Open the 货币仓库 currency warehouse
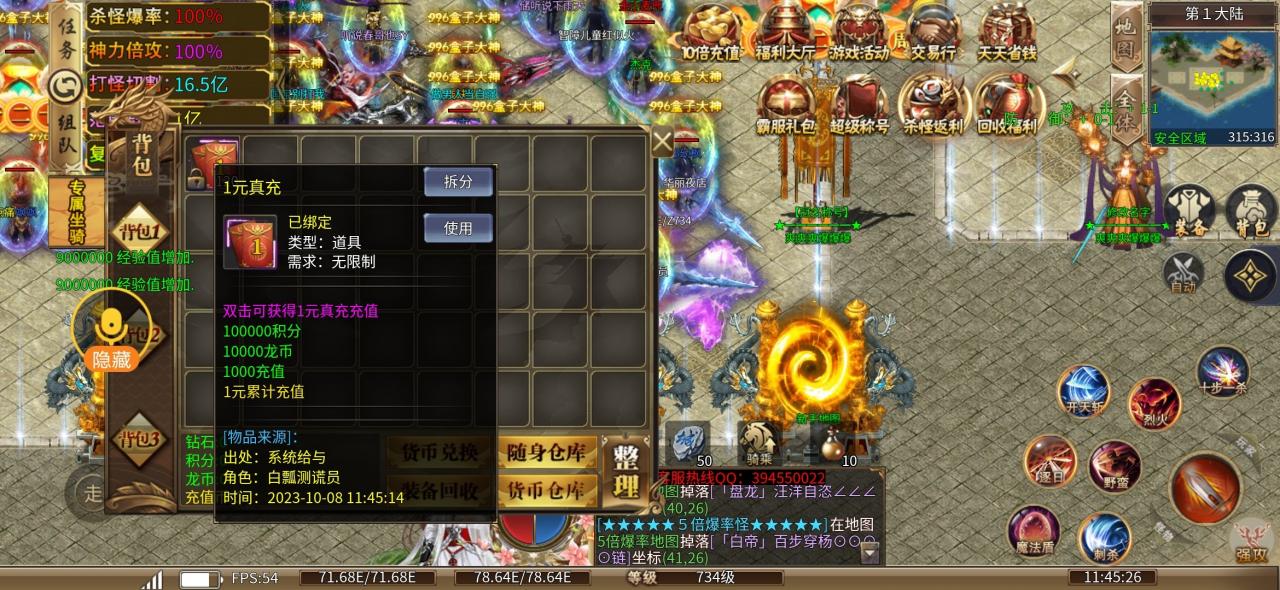The width and height of the screenshot is (1280, 590). coord(546,490)
